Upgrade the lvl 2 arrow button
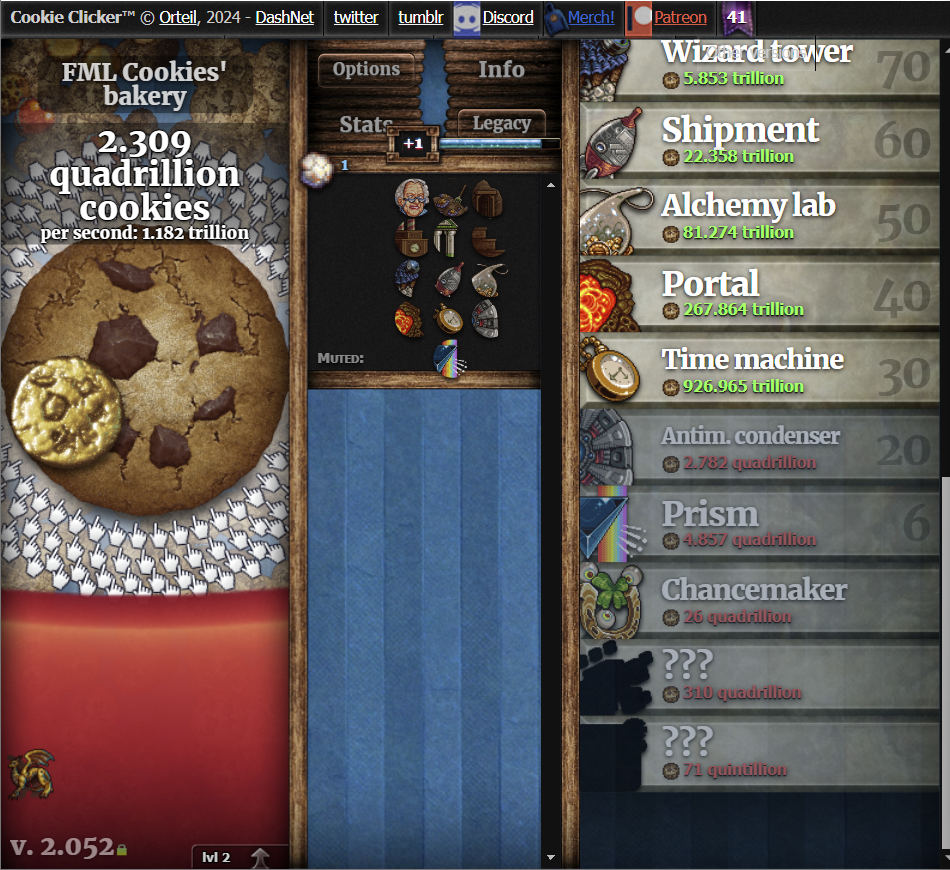This screenshot has width=950, height=870. (259, 857)
